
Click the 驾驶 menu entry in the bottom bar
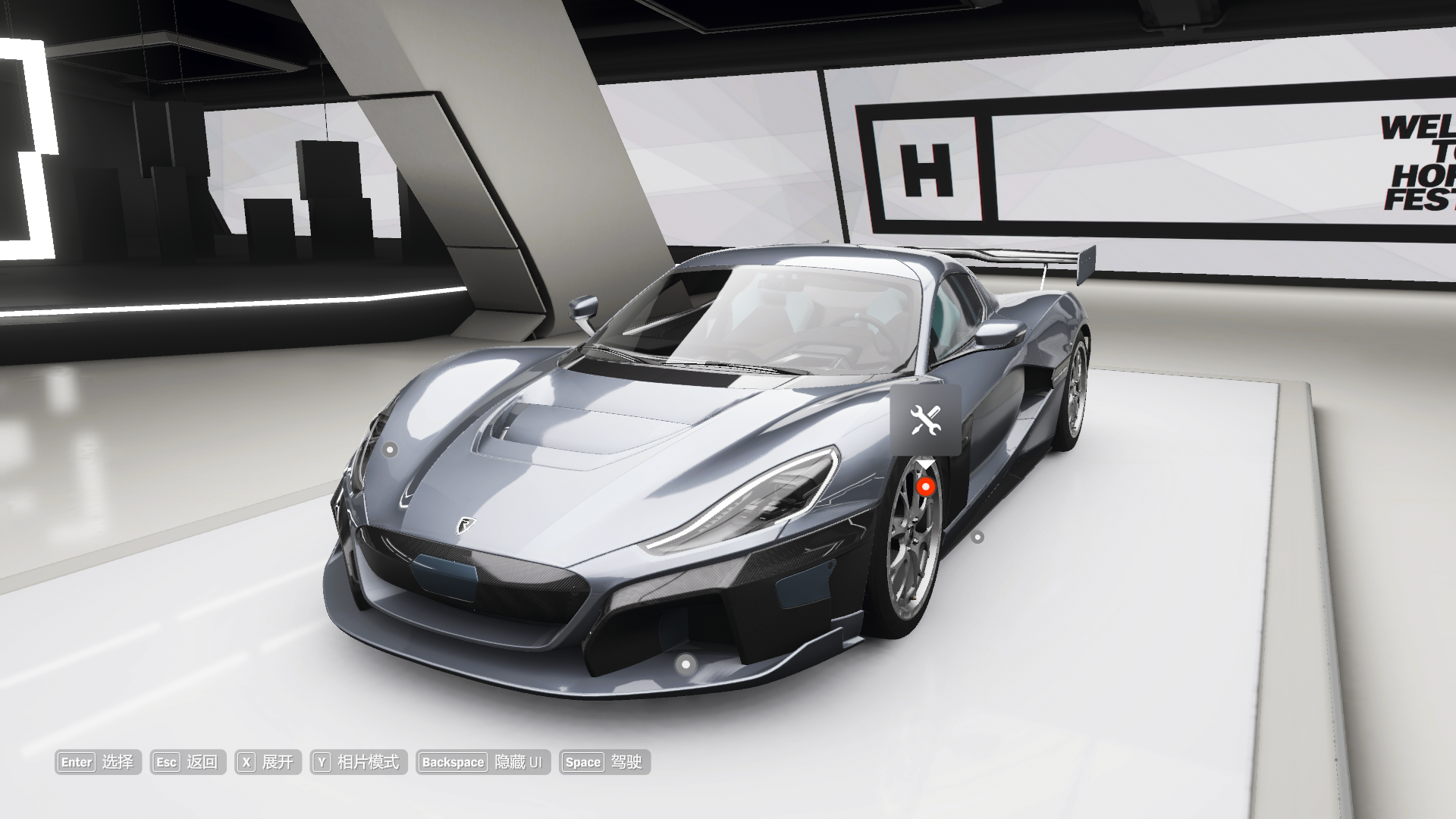(626, 763)
